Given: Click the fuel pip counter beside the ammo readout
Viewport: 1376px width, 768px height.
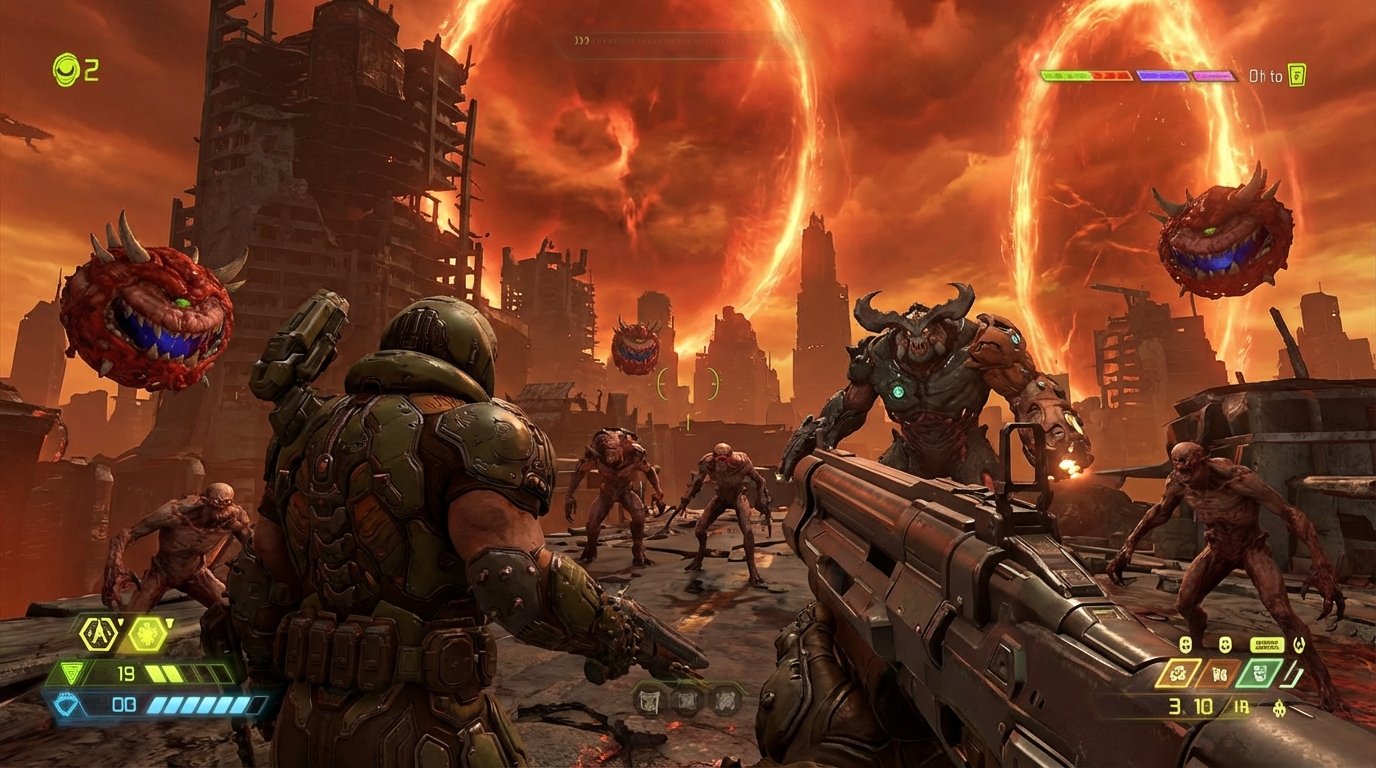Looking at the screenshot, I should [1241, 706].
